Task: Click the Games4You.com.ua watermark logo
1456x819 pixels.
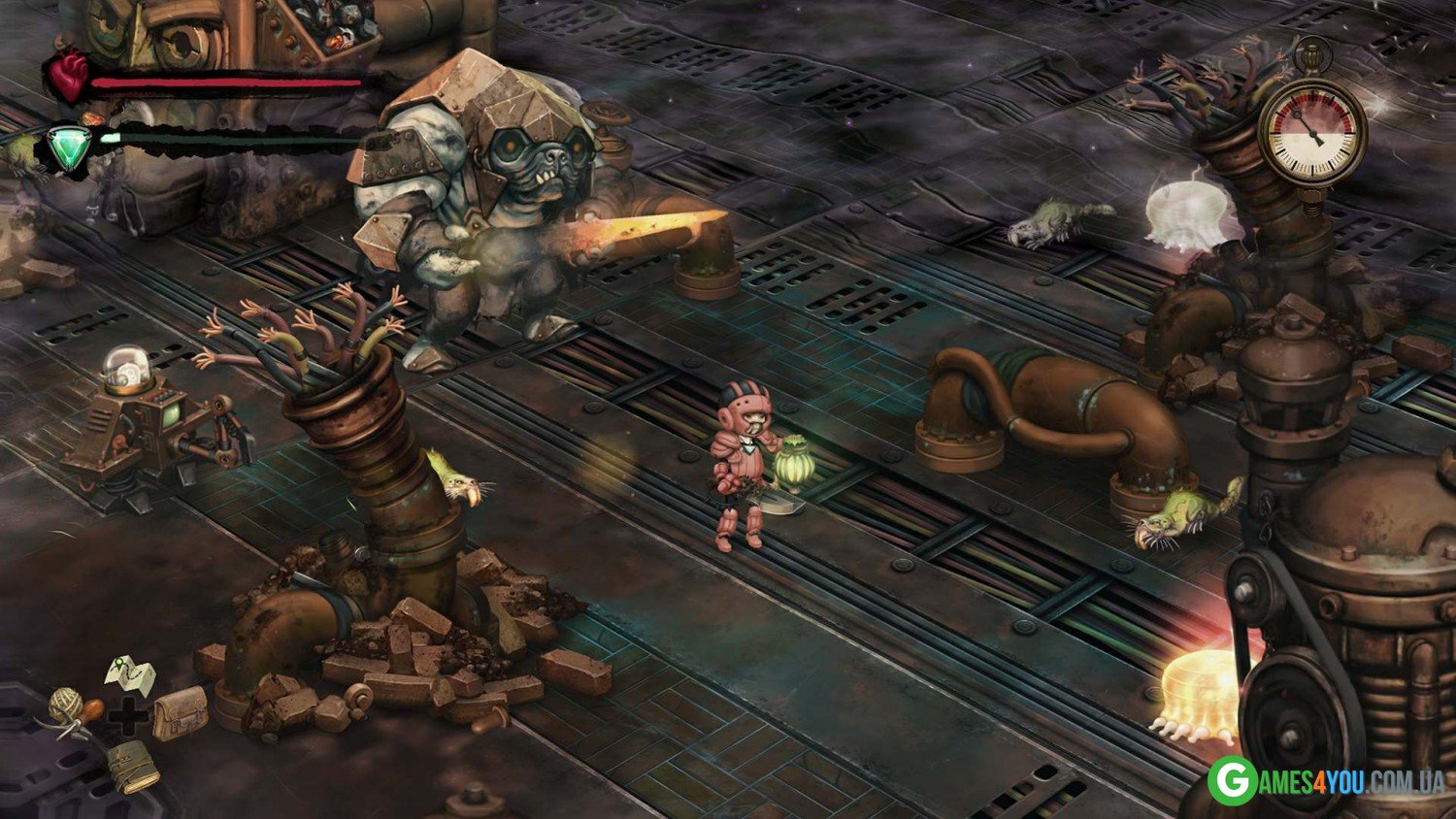Action: [x=1325, y=781]
